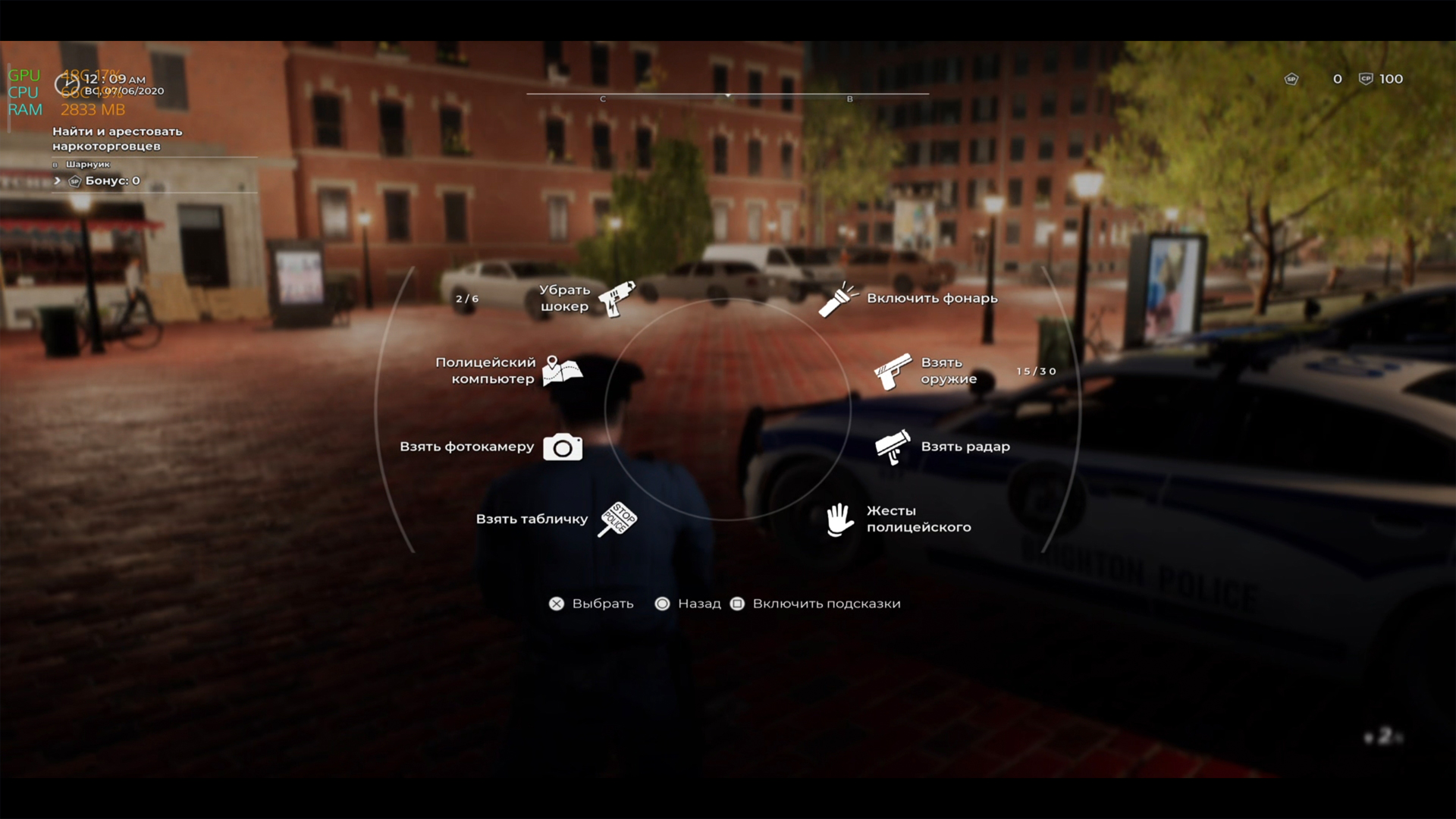Select "Убрать шокер" on the radial menu
The height and width of the screenshot is (819, 1456).
(615, 298)
